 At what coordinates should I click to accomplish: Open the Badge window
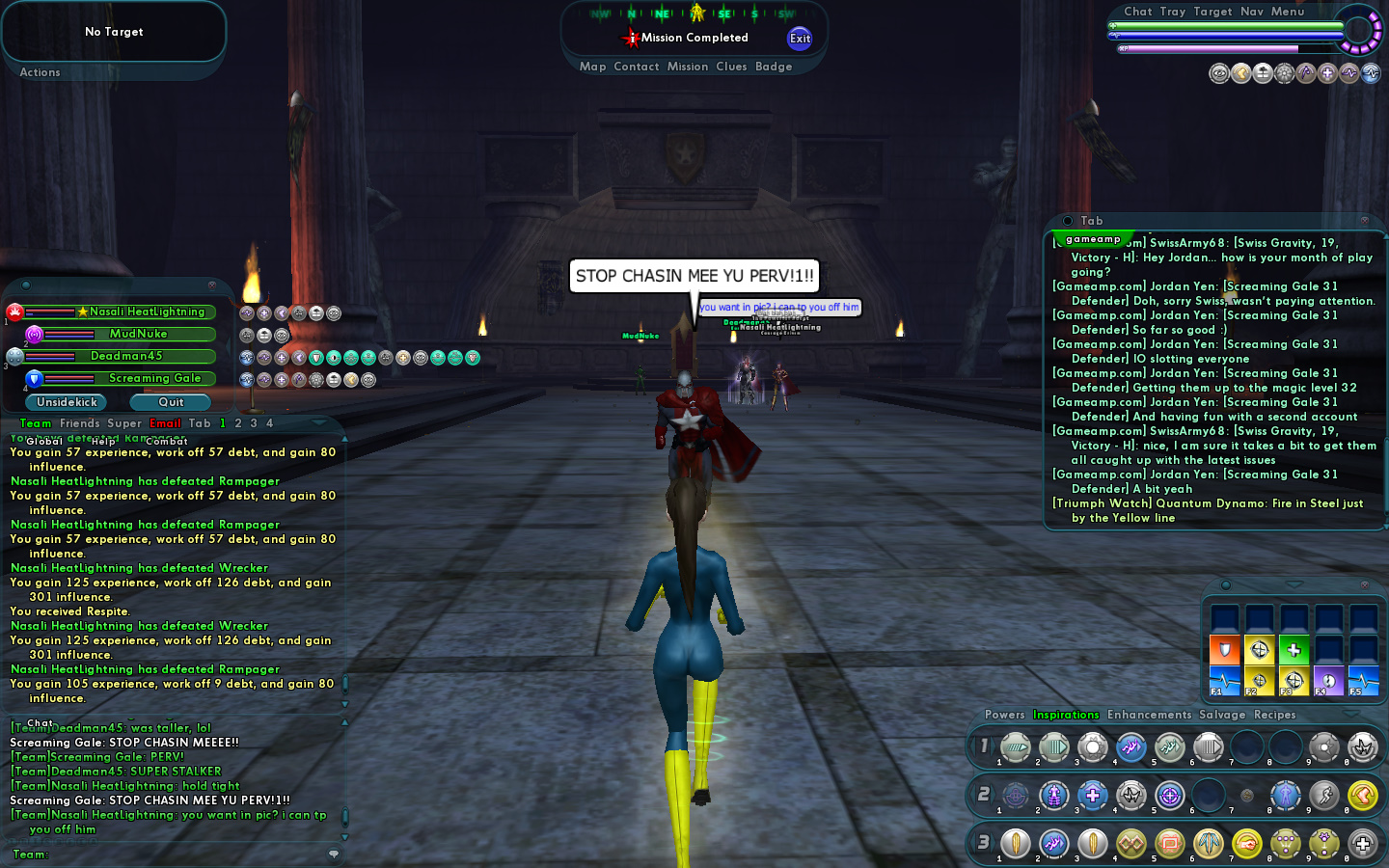click(x=774, y=67)
